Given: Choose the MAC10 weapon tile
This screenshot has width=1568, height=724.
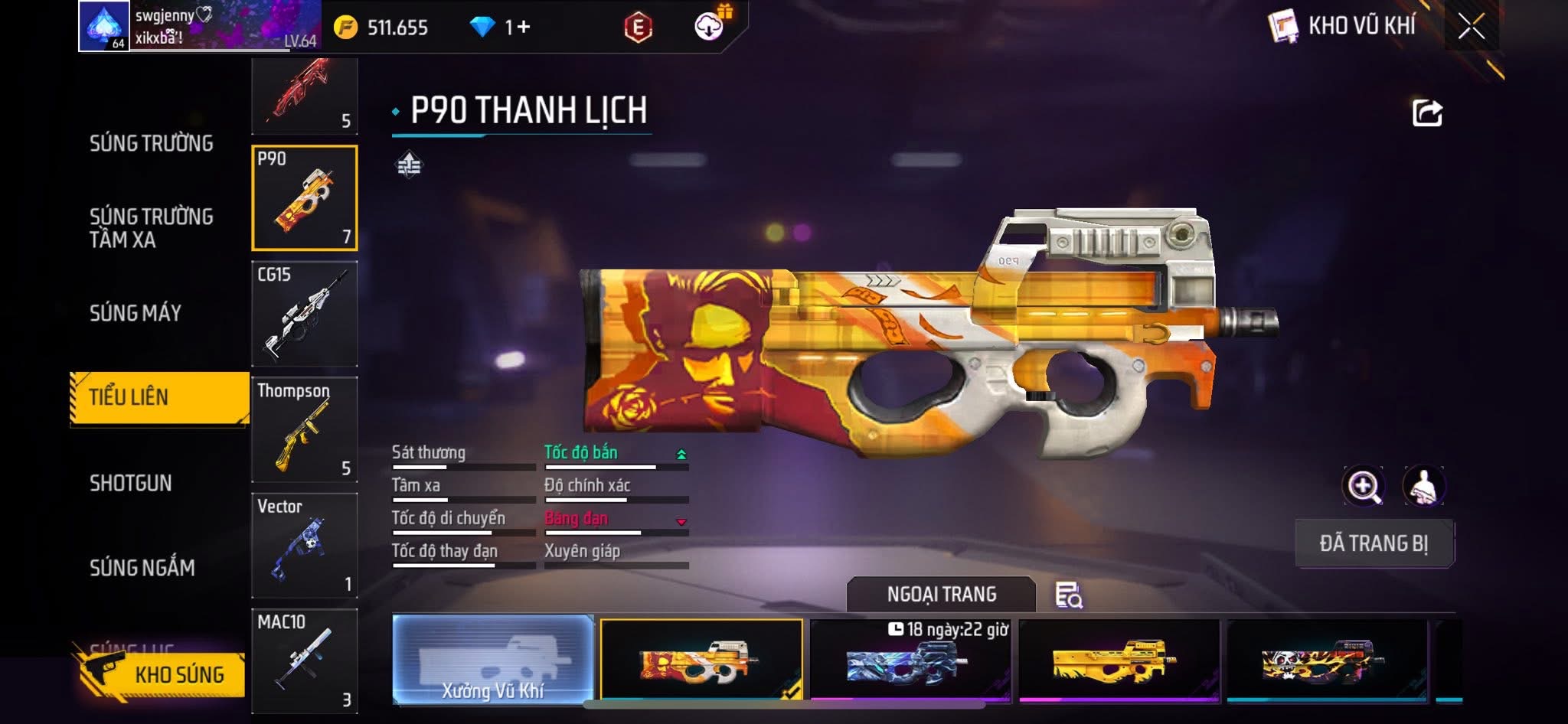Looking at the screenshot, I should pyautogui.click(x=305, y=661).
